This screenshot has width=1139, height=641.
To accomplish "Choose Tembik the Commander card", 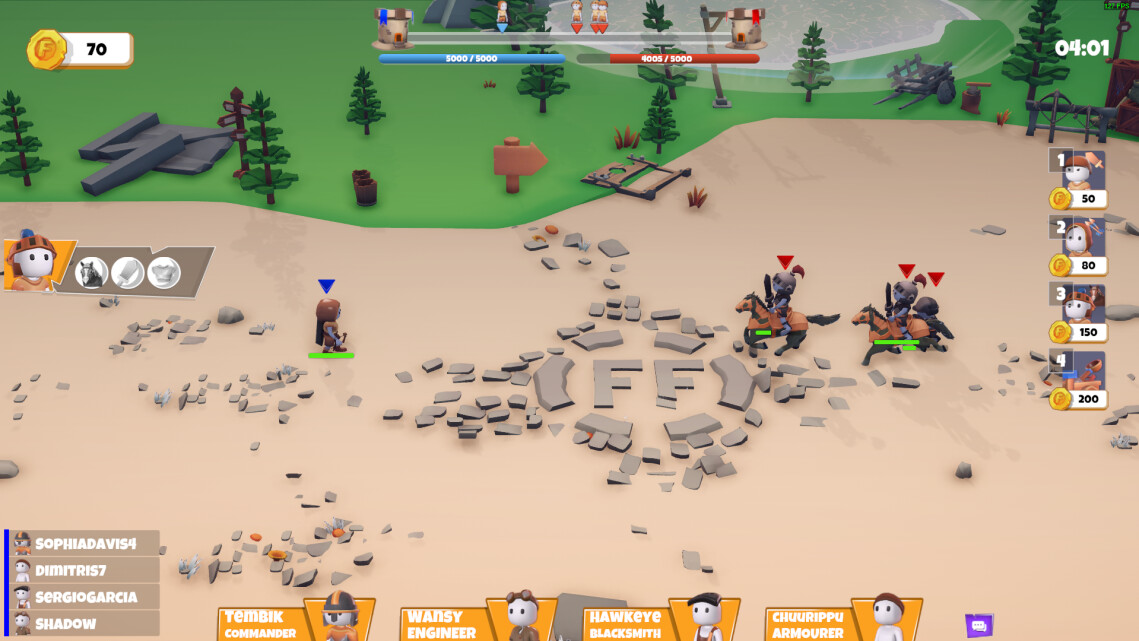I will click(296, 621).
